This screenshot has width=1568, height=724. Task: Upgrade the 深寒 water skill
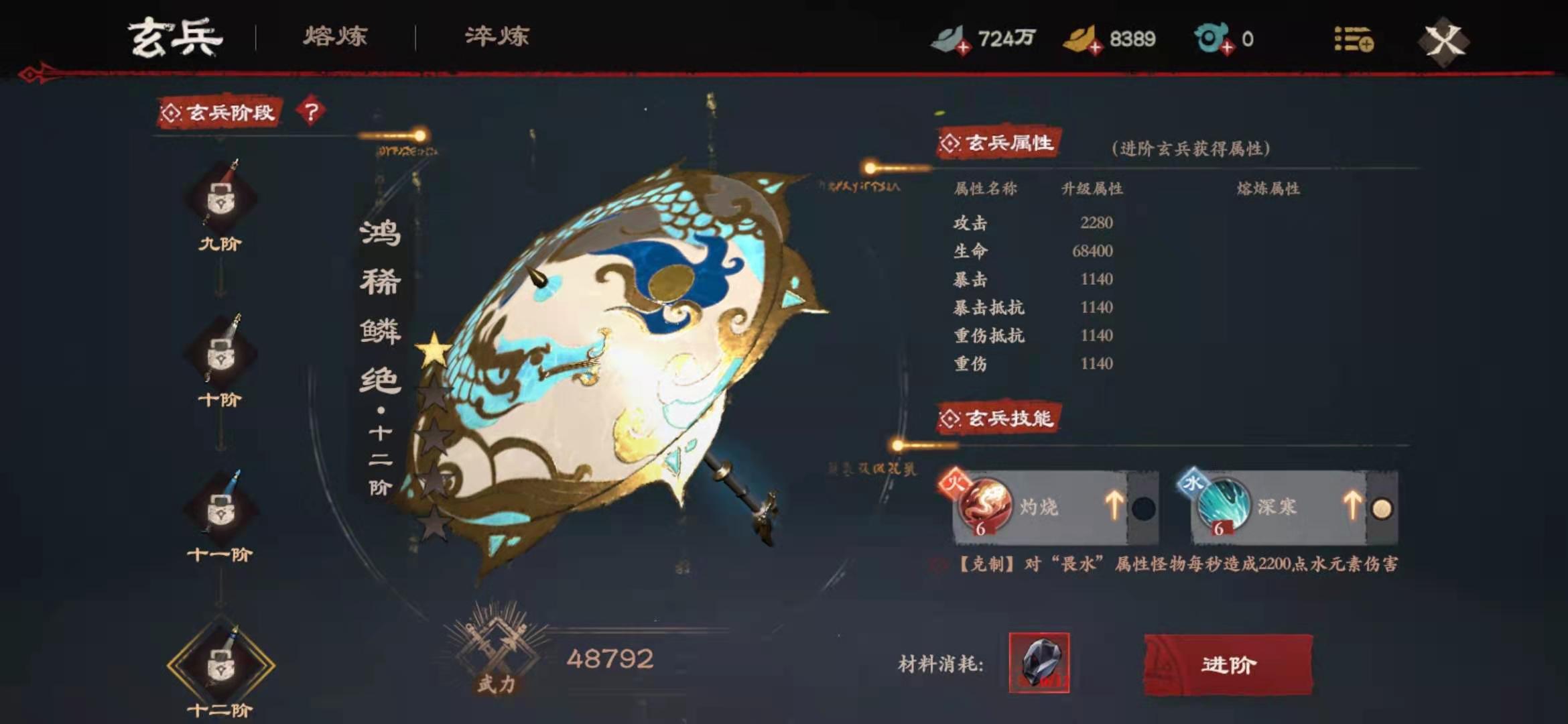[1352, 506]
